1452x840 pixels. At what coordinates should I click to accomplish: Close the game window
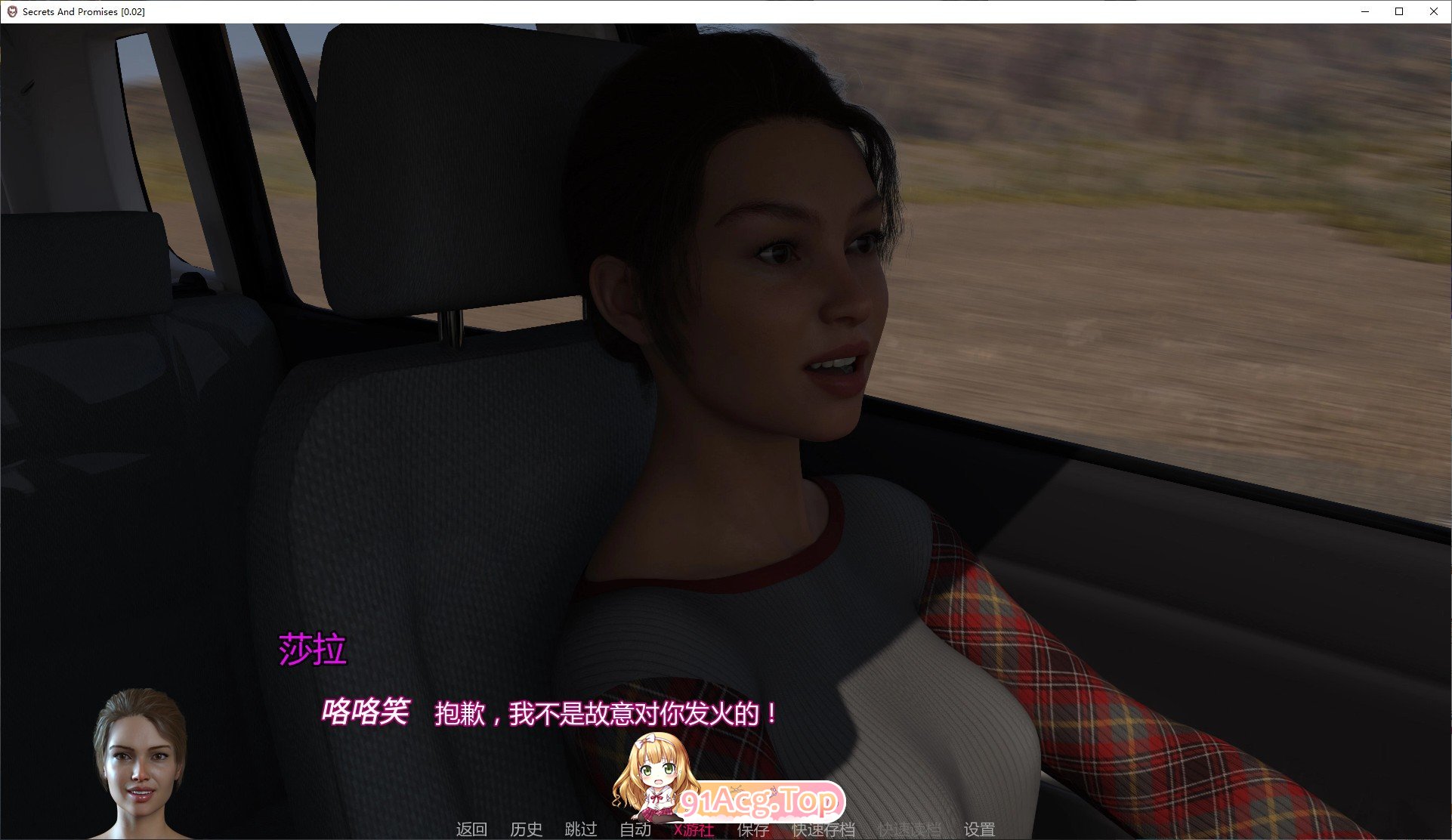point(1434,11)
